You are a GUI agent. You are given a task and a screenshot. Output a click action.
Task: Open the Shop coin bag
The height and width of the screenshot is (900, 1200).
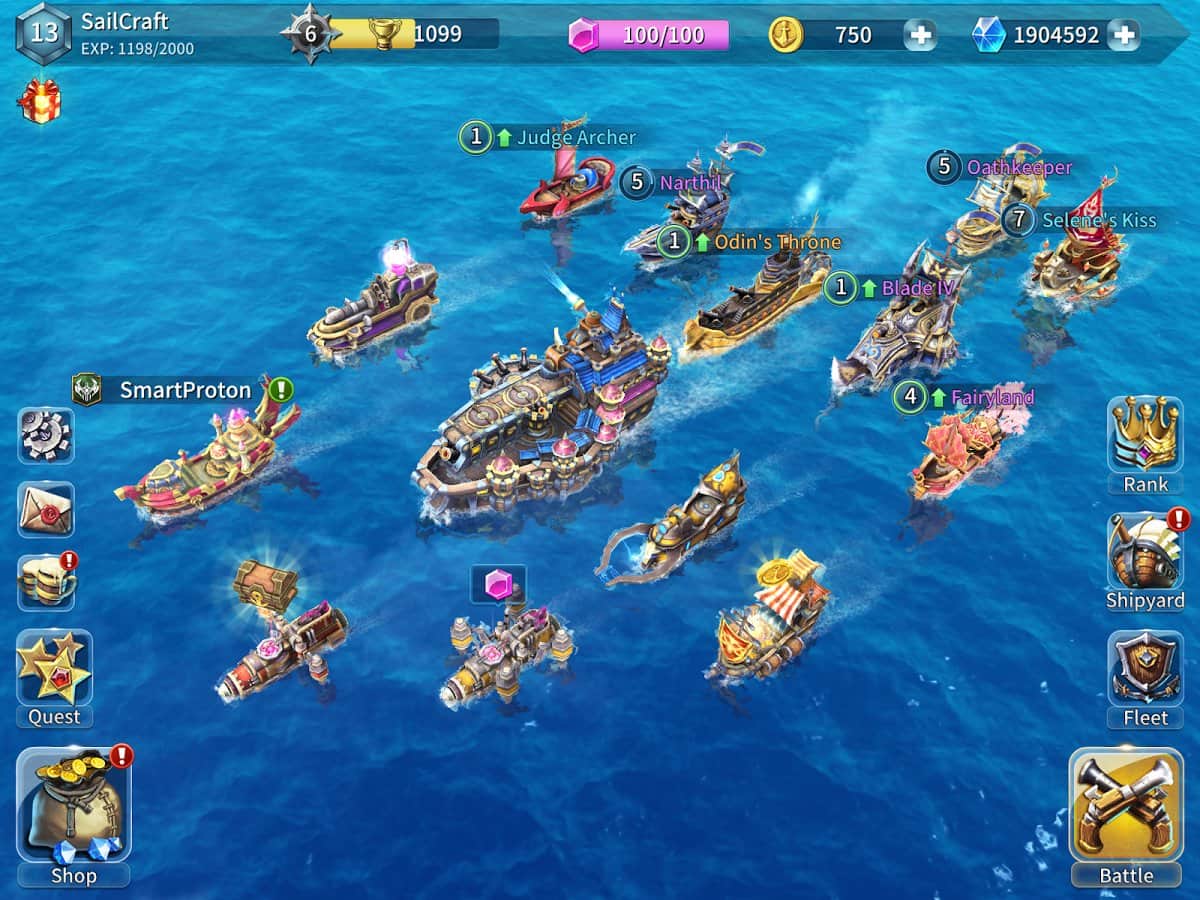[x=73, y=806]
